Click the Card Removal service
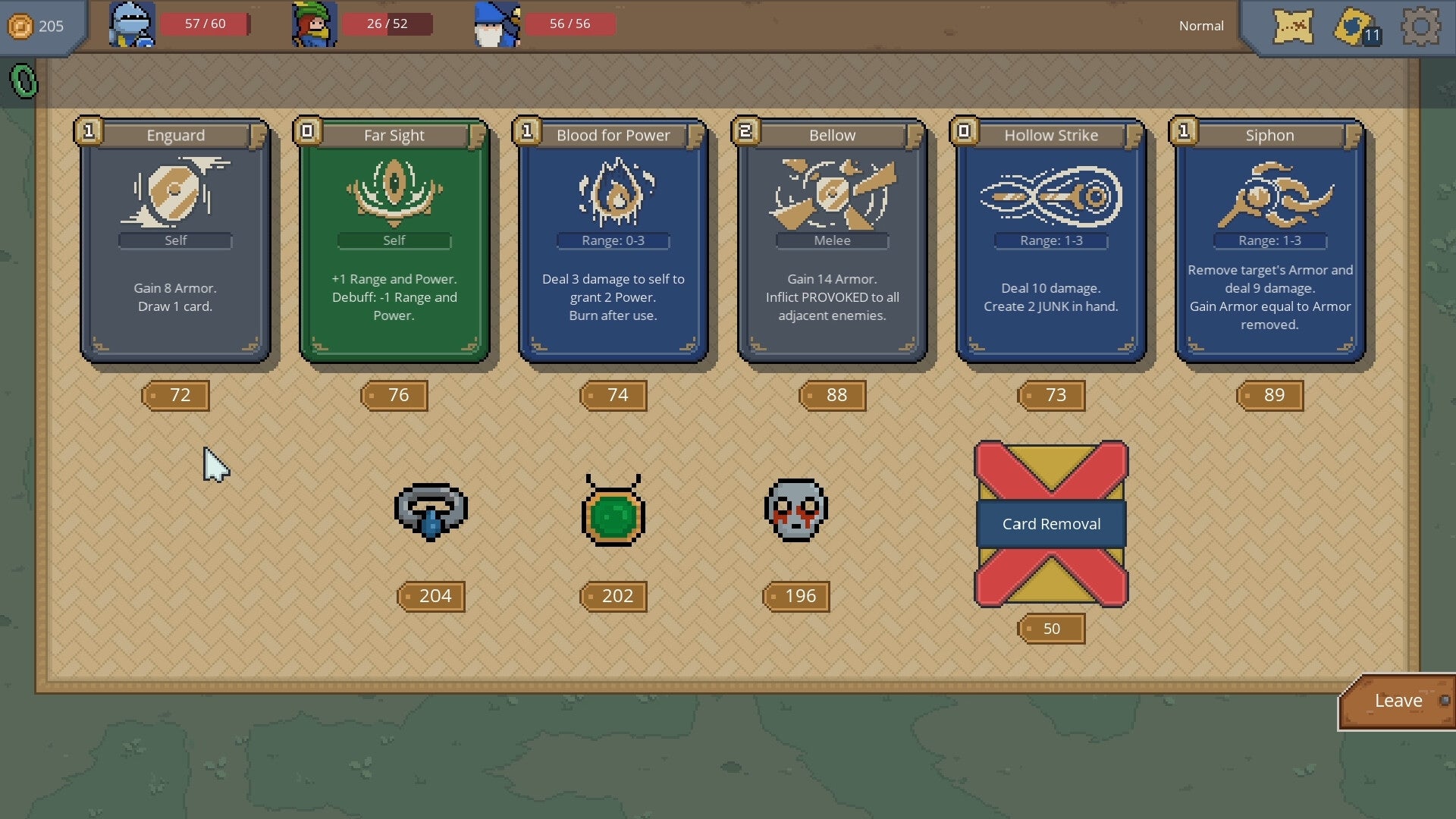This screenshot has height=819, width=1456. [x=1050, y=523]
